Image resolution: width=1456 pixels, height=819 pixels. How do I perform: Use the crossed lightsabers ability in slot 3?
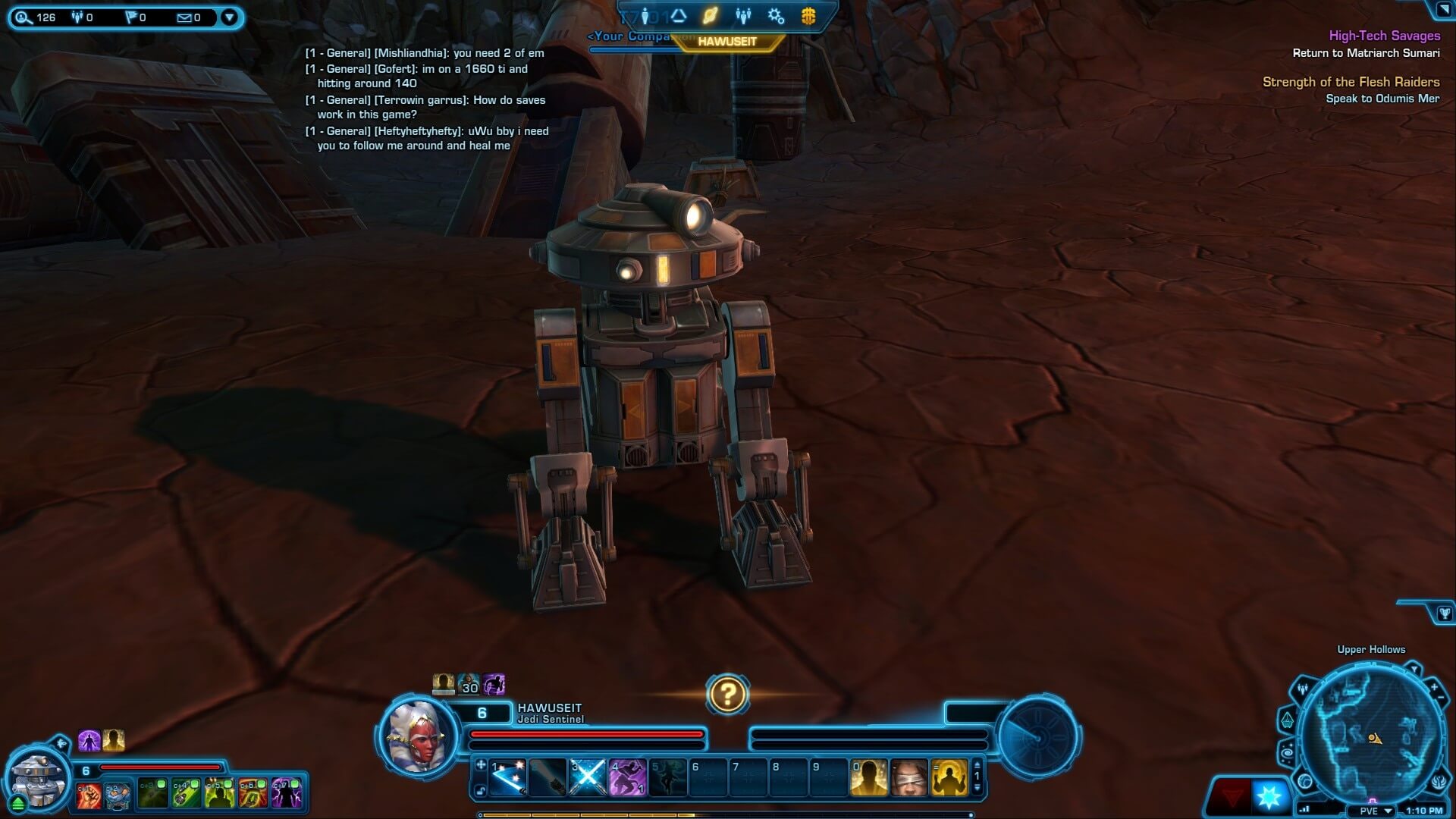[x=588, y=777]
